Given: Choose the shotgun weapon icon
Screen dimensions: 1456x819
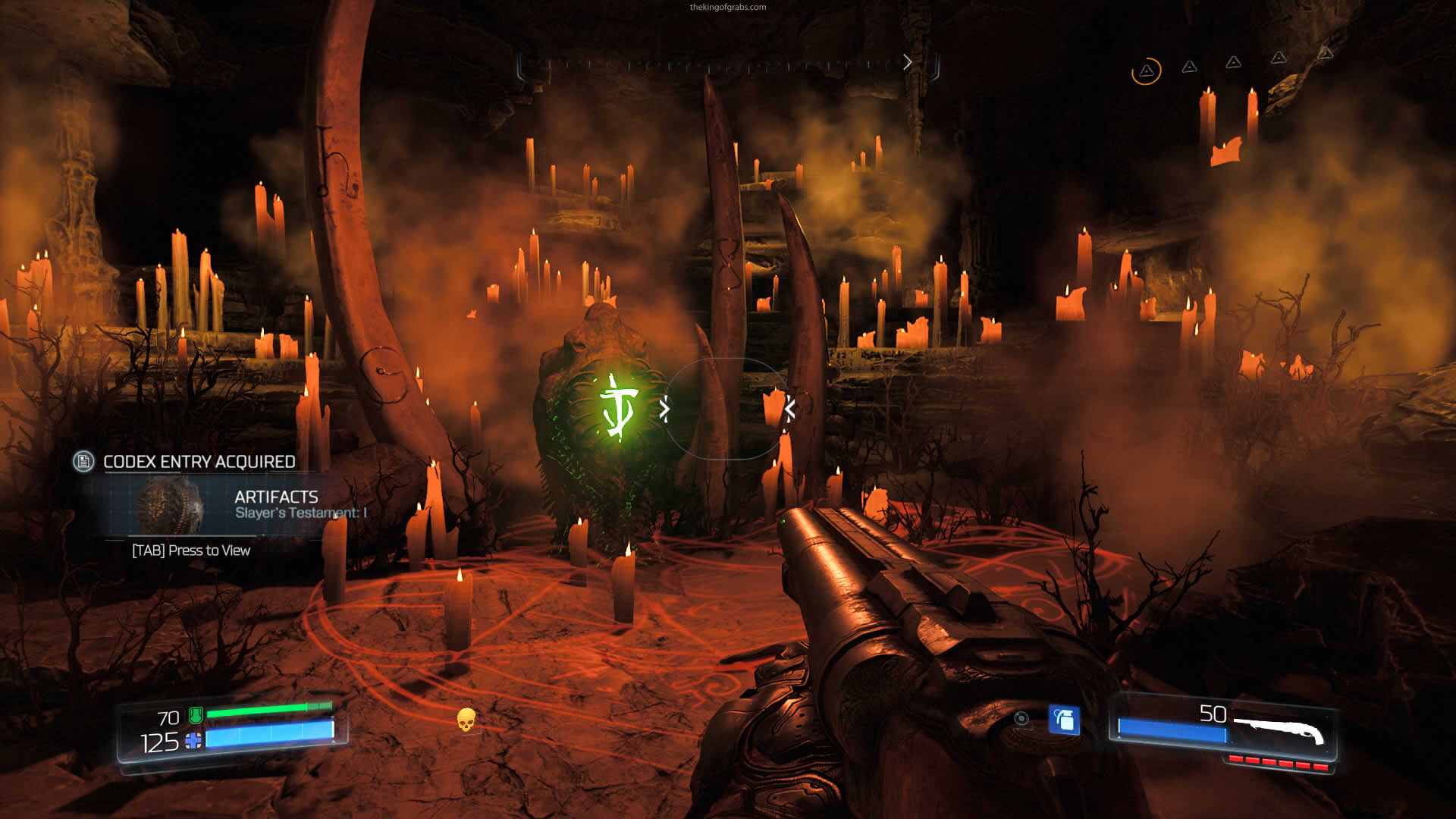Looking at the screenshot, I should click(1279, 730).
